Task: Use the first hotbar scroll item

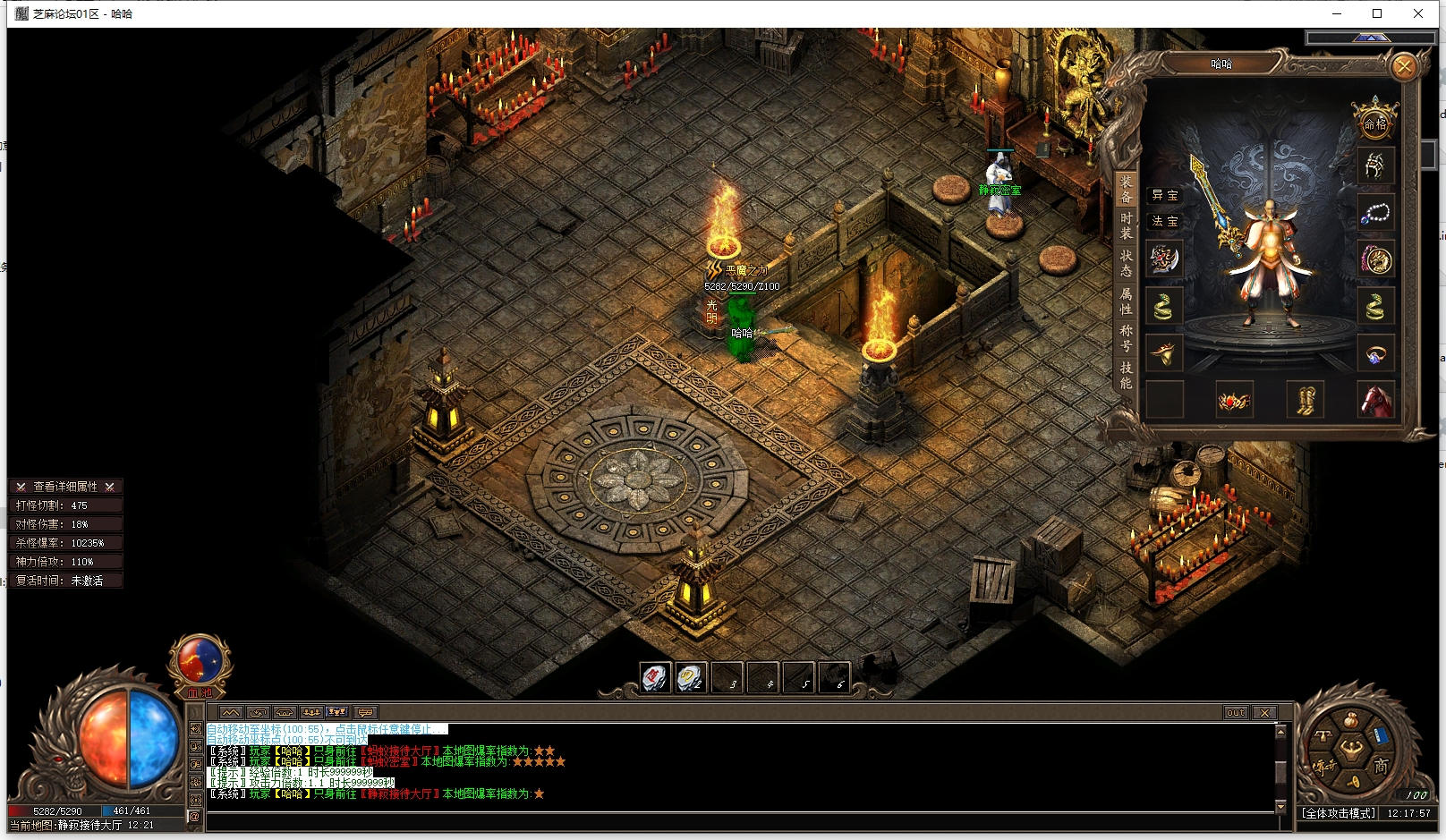Action: pos(655,678)
